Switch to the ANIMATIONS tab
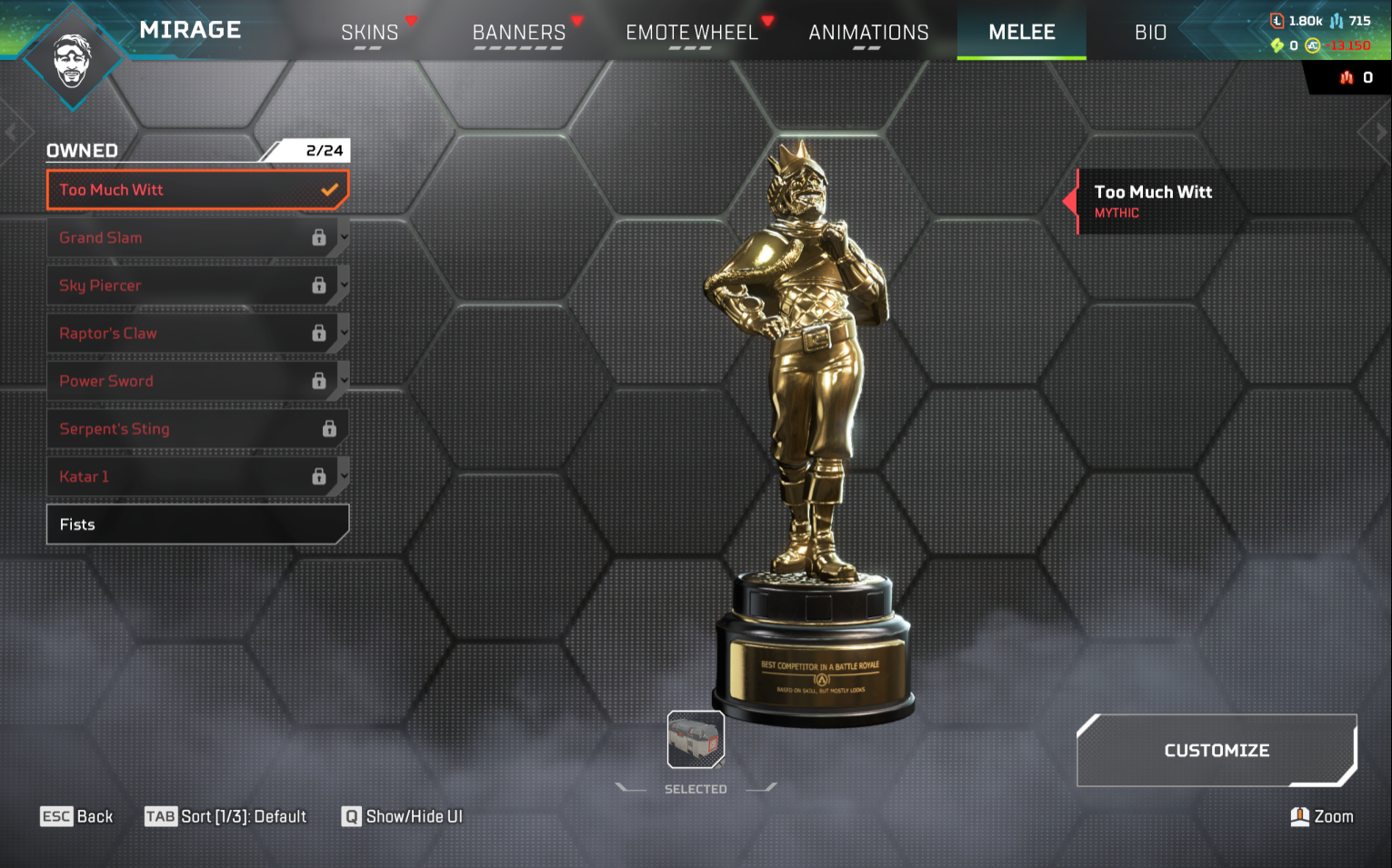Viewport: 1392px width, 868px height. click(868, 31)
